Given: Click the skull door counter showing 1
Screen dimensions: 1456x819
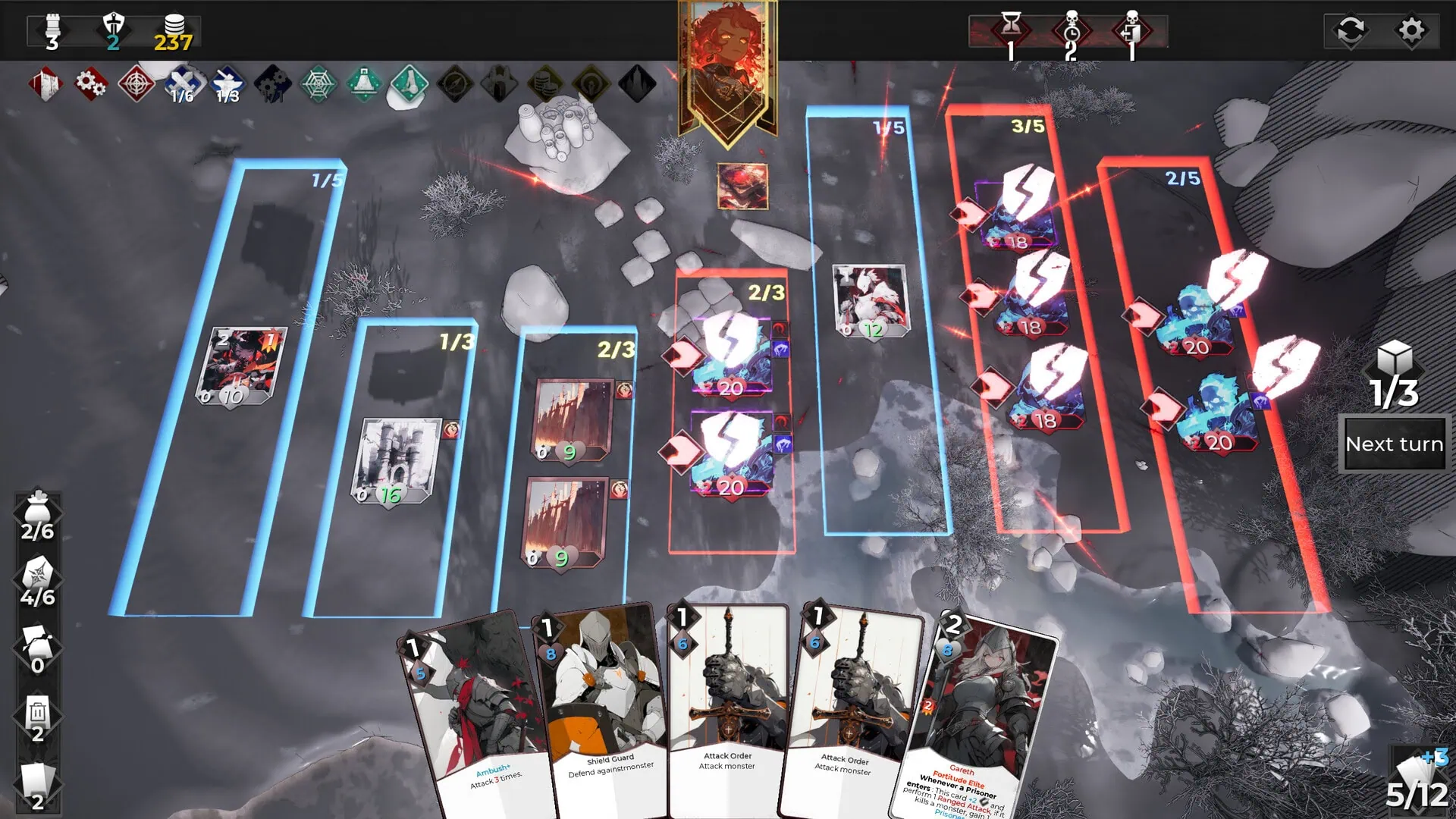Looking at the screenshot, I should pyautogui.click(x=1129, y=29).
